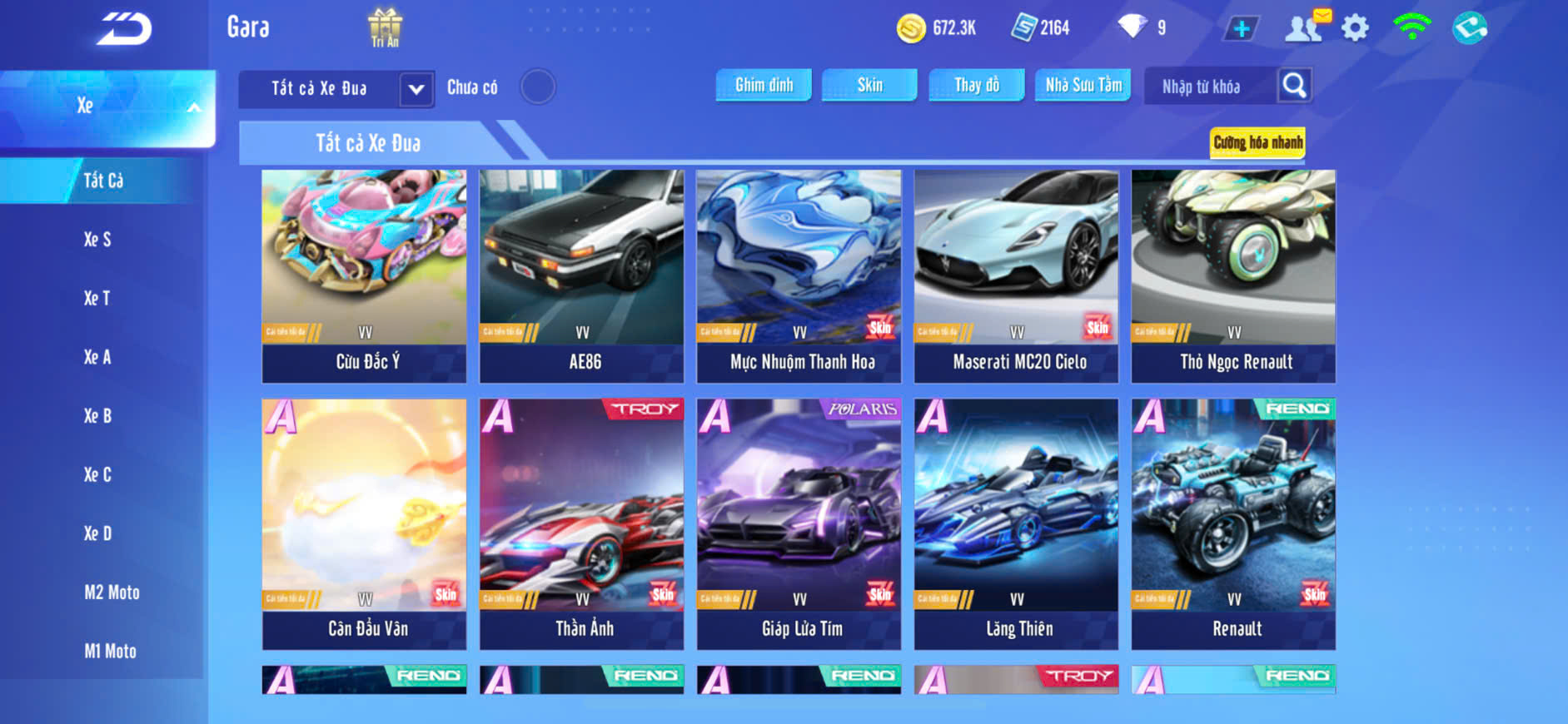The width and height of the screenshot is (1568, 724).
Task: Open the friends icon with mail badge
Action: pos(1305,27)
